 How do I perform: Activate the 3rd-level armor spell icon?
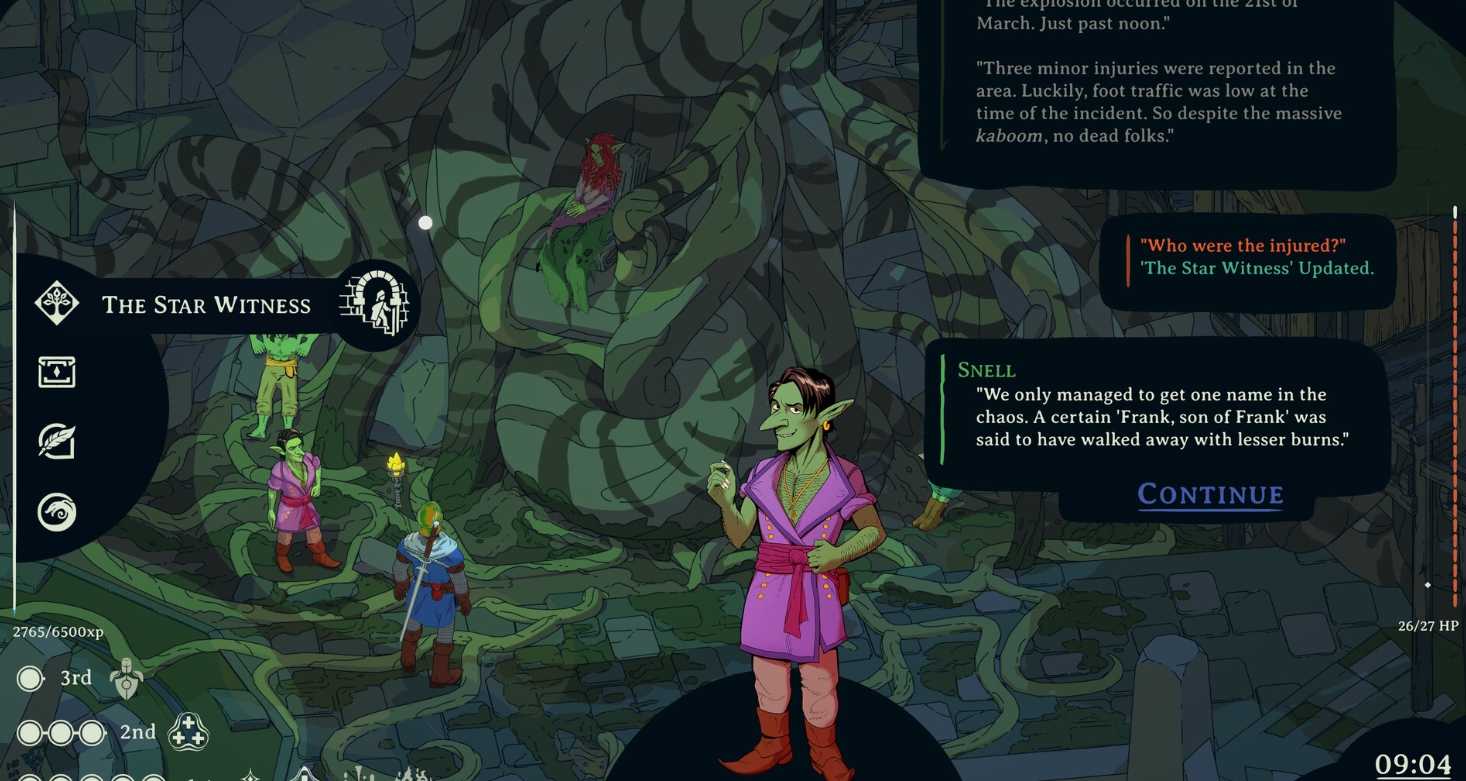coord(126,679)
